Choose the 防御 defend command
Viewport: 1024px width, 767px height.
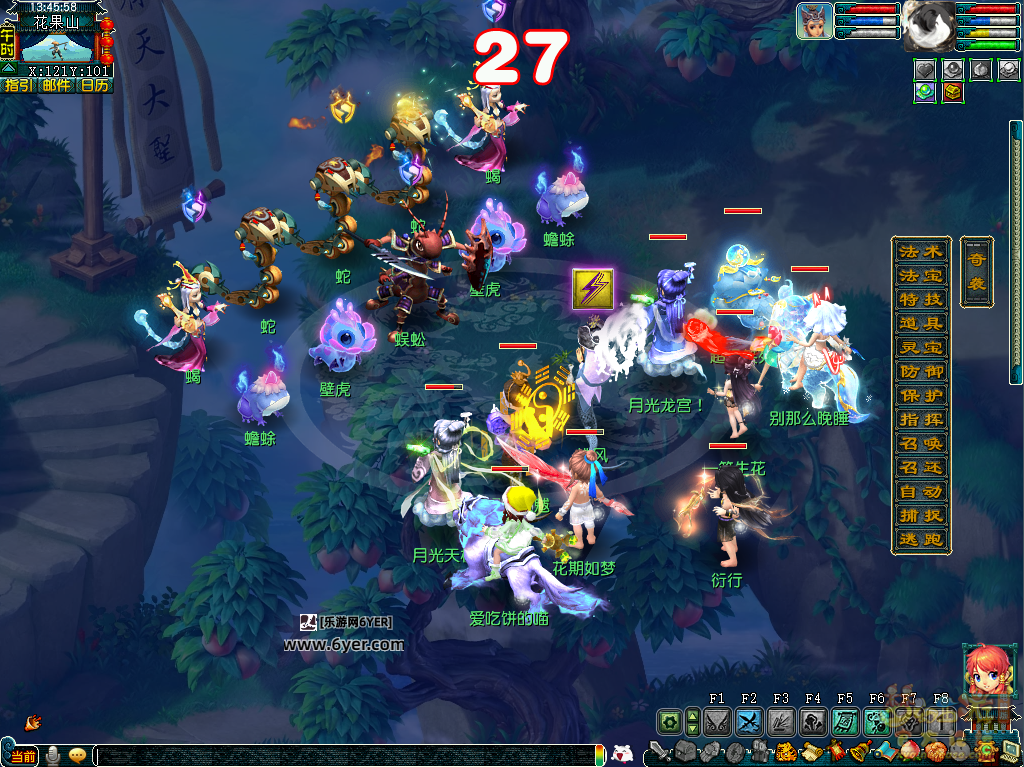point(920,371)
